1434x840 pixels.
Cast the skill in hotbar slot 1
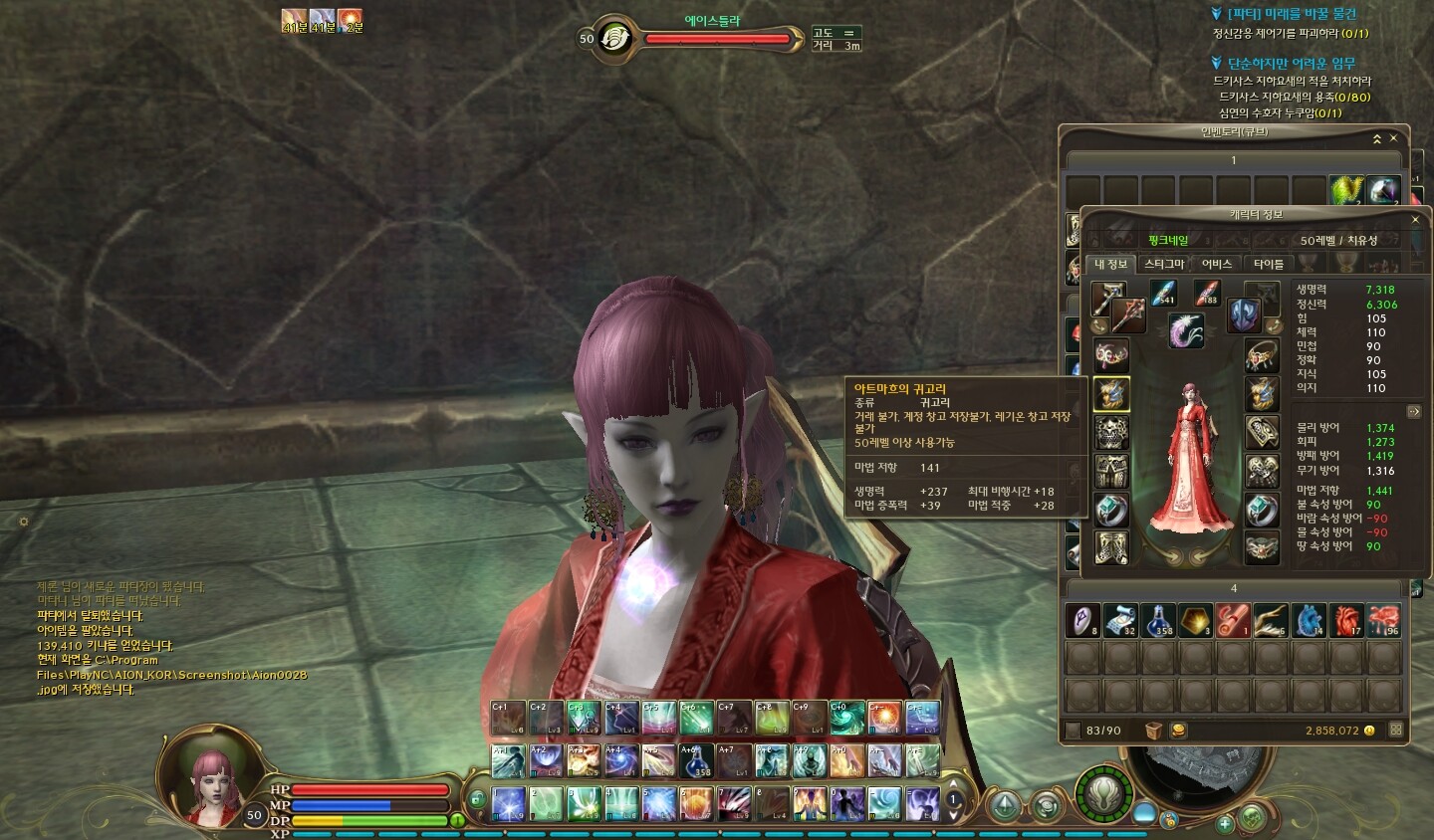(509, 803)
